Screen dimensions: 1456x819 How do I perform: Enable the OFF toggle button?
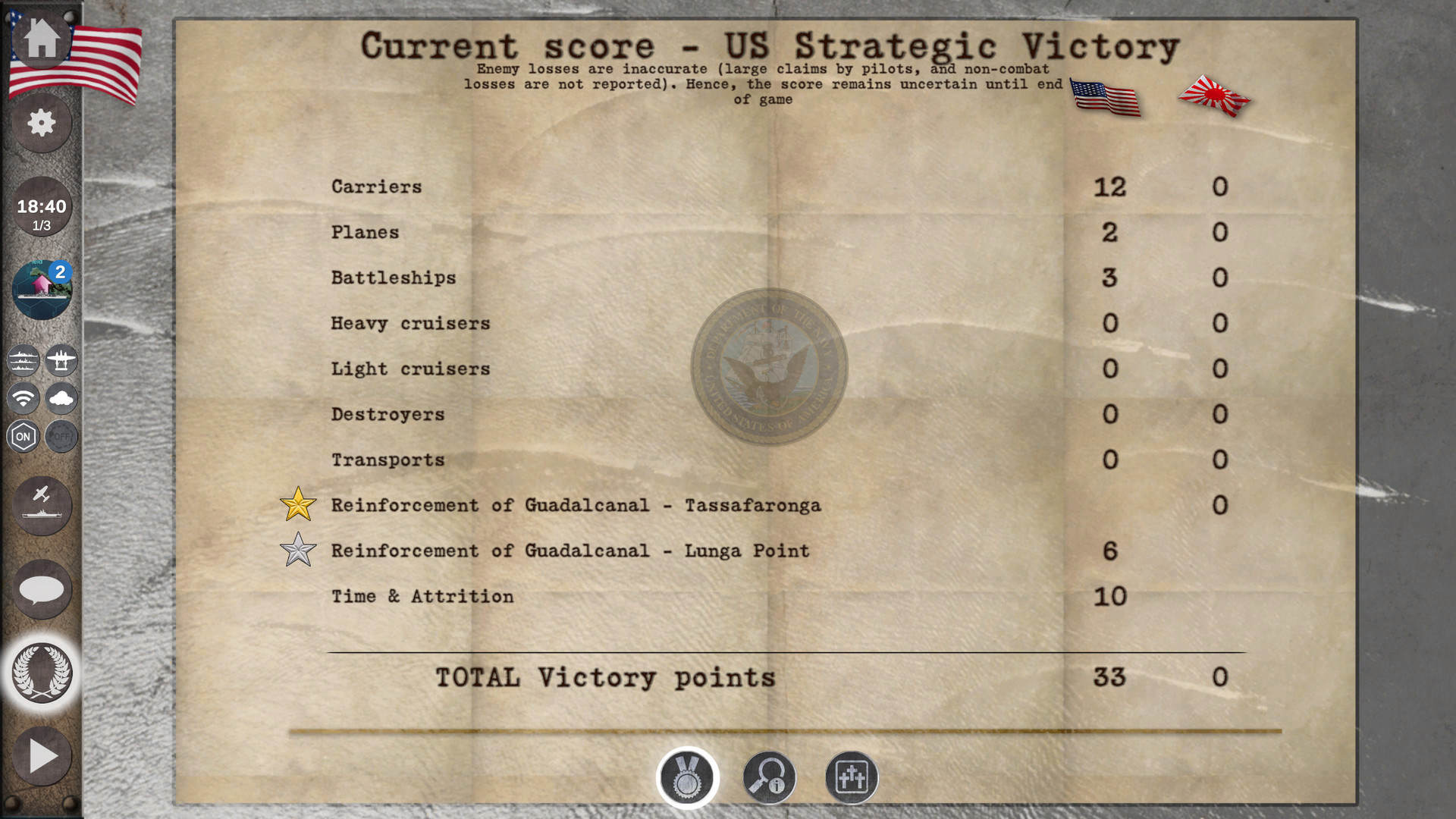(x=61, y=436)
